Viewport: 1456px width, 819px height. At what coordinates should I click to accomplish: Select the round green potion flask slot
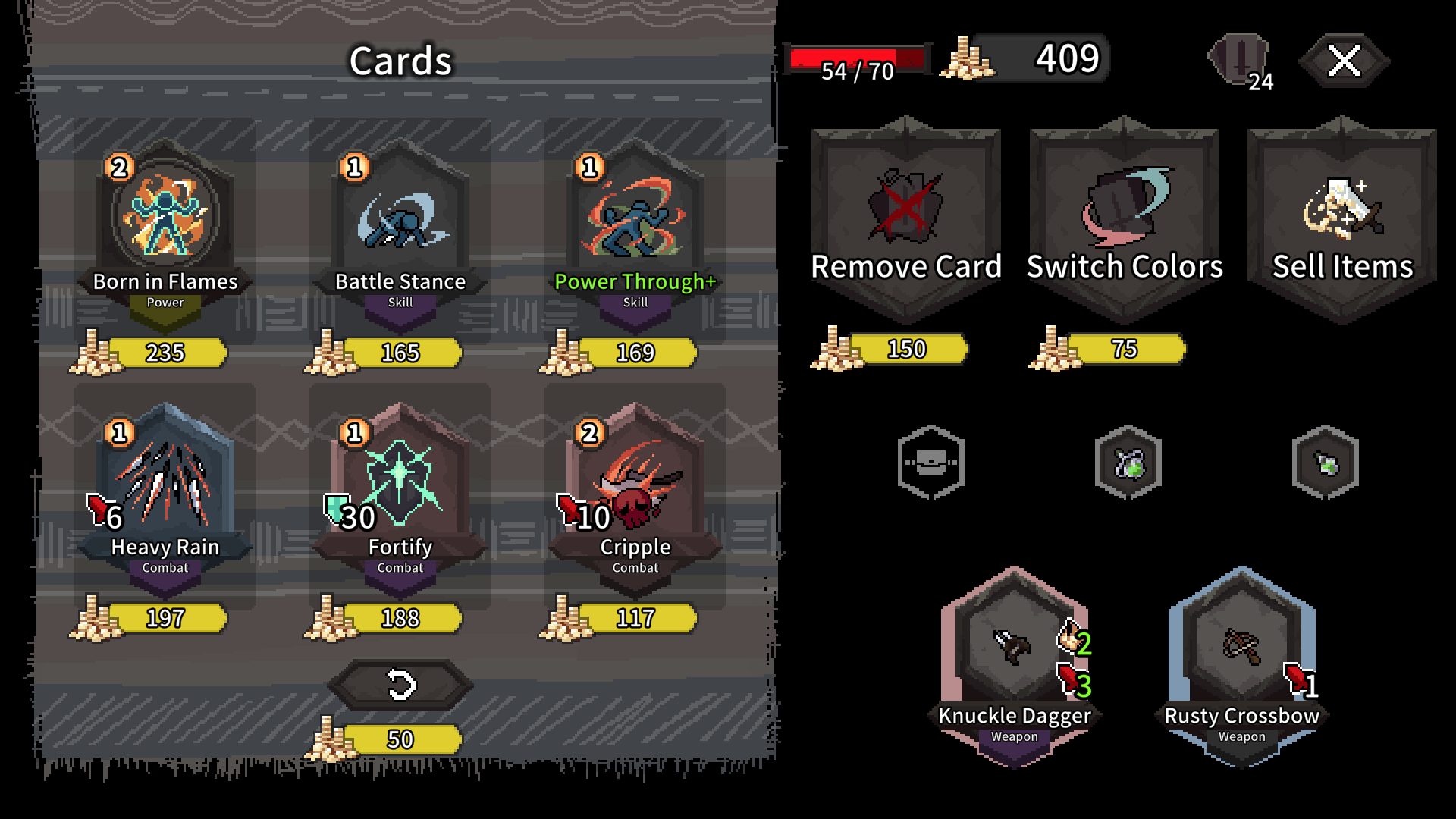pos(1128,463)
